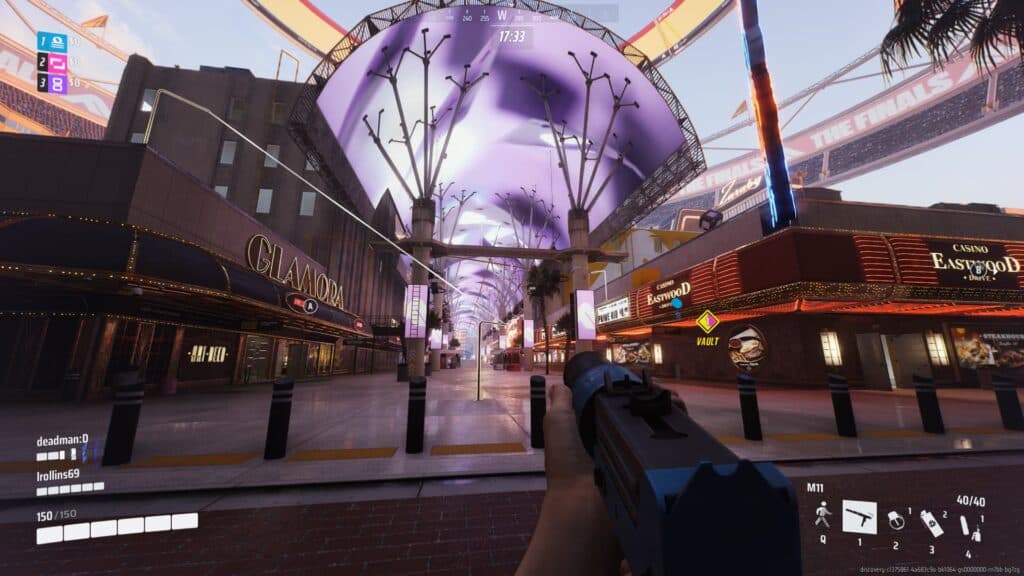Select the M11 weapon slot
The width and height of the screenshot is (1024, 576).
[x=859, y=516]
